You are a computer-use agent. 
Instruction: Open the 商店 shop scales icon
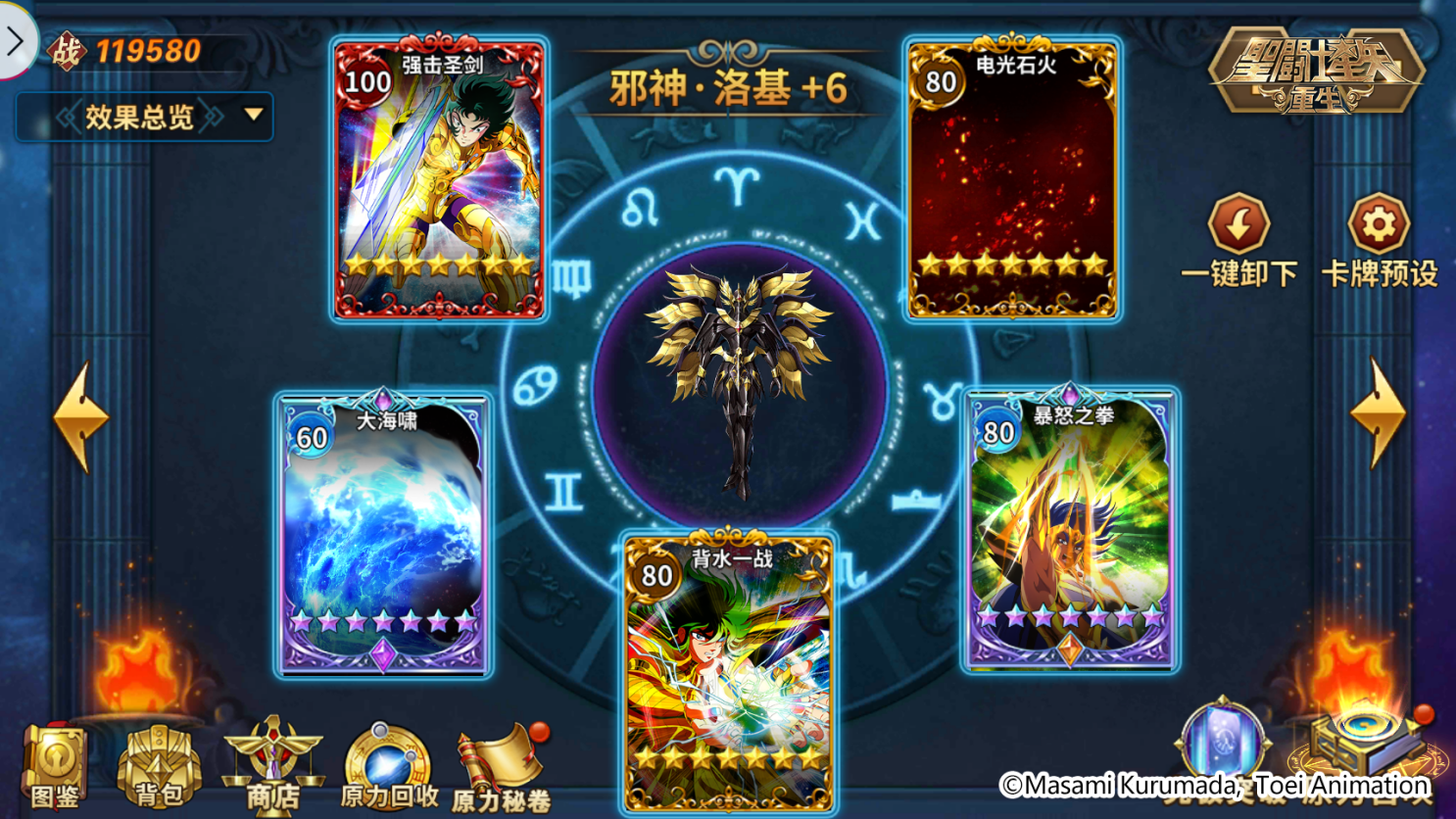[x=271, y=764]
